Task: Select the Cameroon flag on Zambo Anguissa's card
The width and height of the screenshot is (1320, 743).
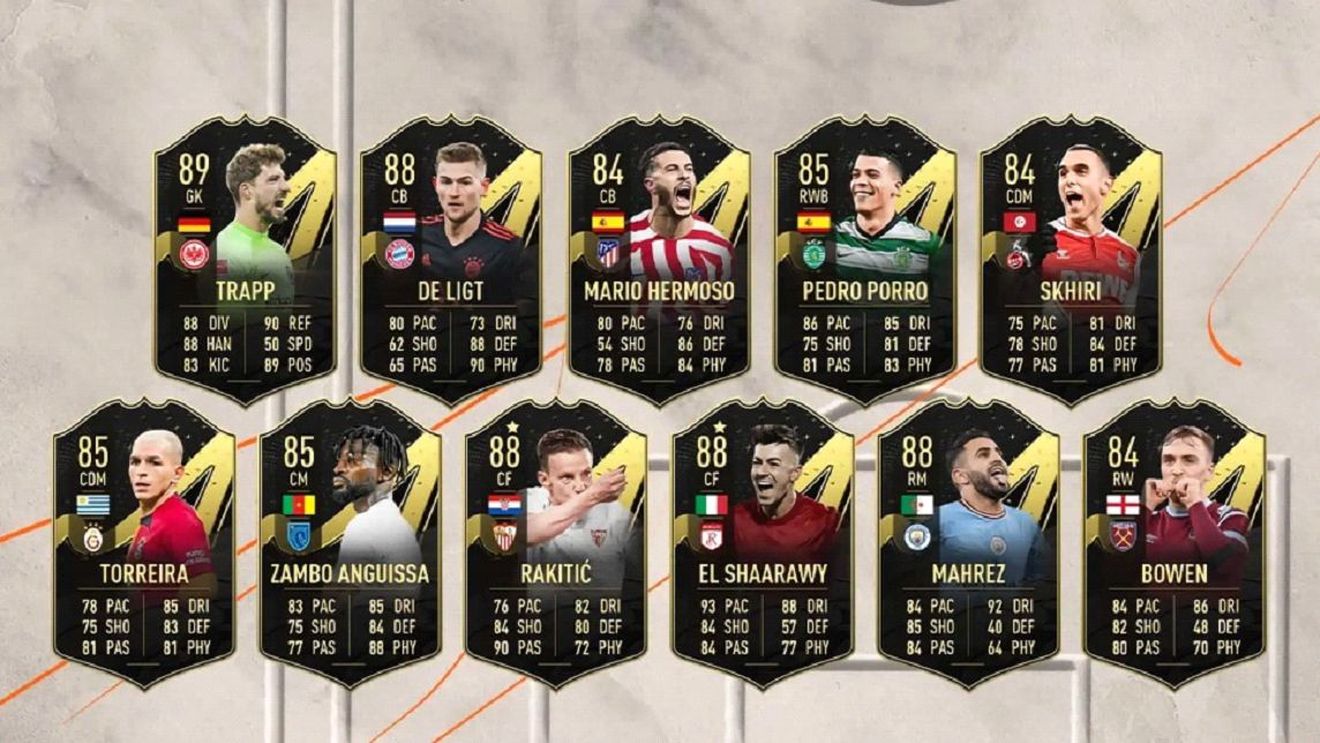Action: tap(299, 503)
